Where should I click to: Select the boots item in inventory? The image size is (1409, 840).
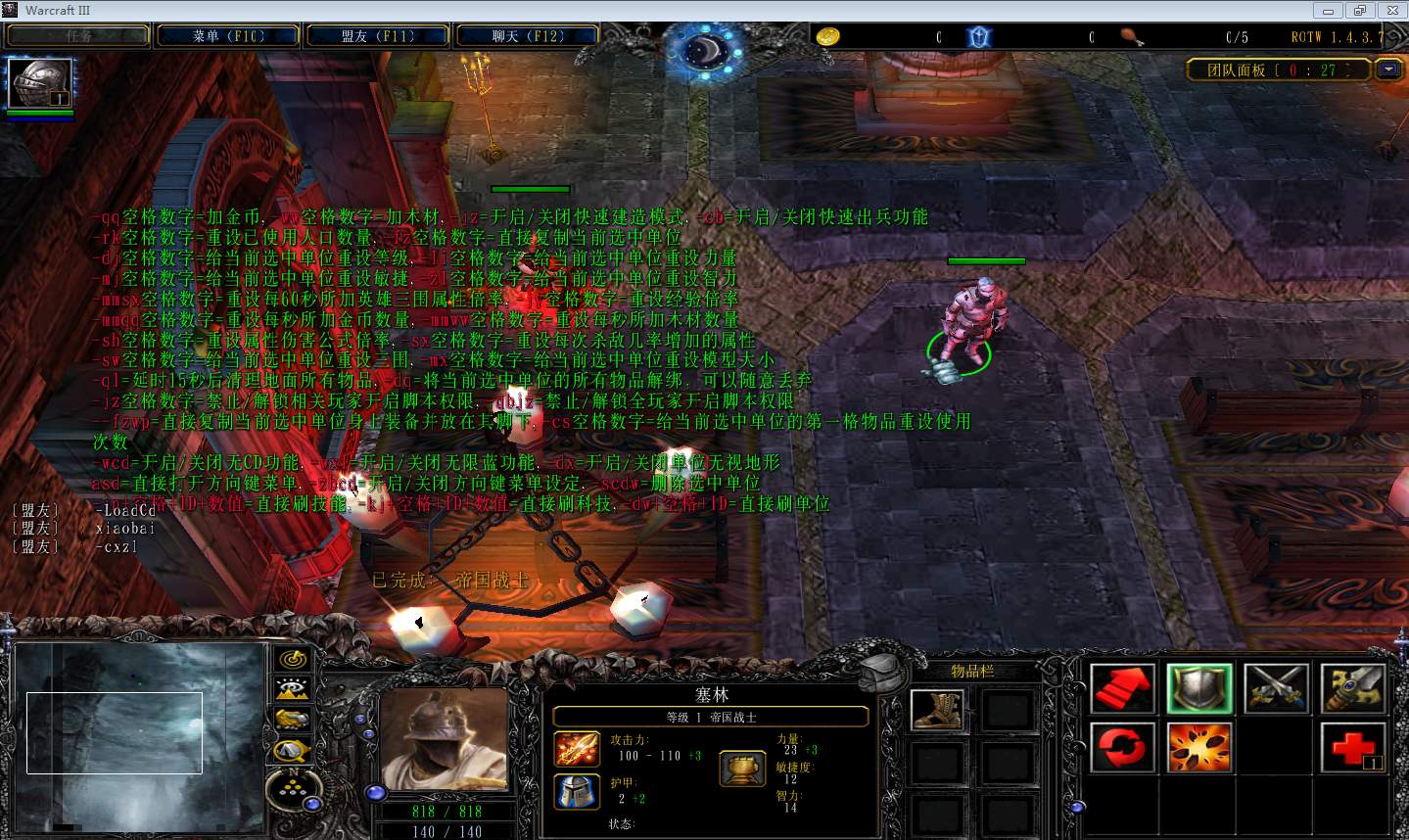937,710
